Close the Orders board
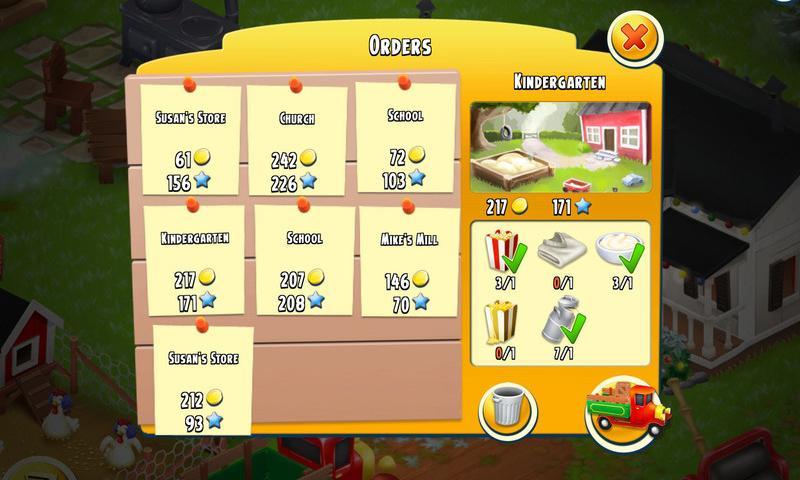 (635, 40)
